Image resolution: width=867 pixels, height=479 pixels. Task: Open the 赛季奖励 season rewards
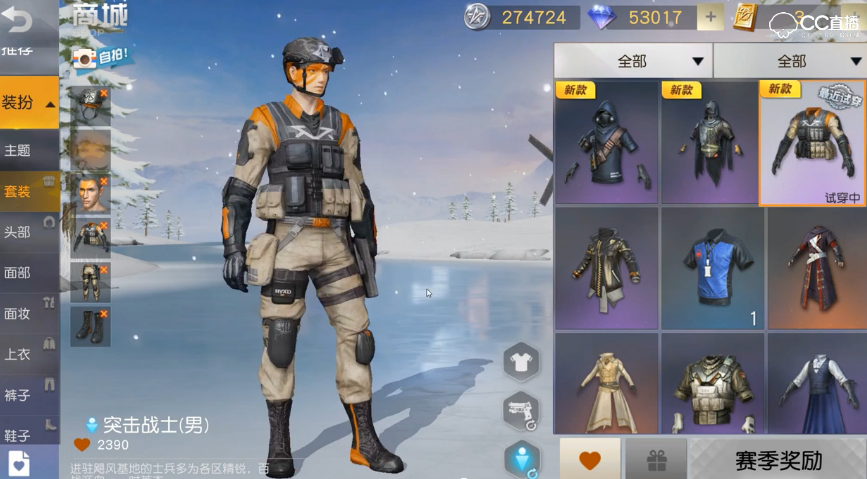point(778,461)
